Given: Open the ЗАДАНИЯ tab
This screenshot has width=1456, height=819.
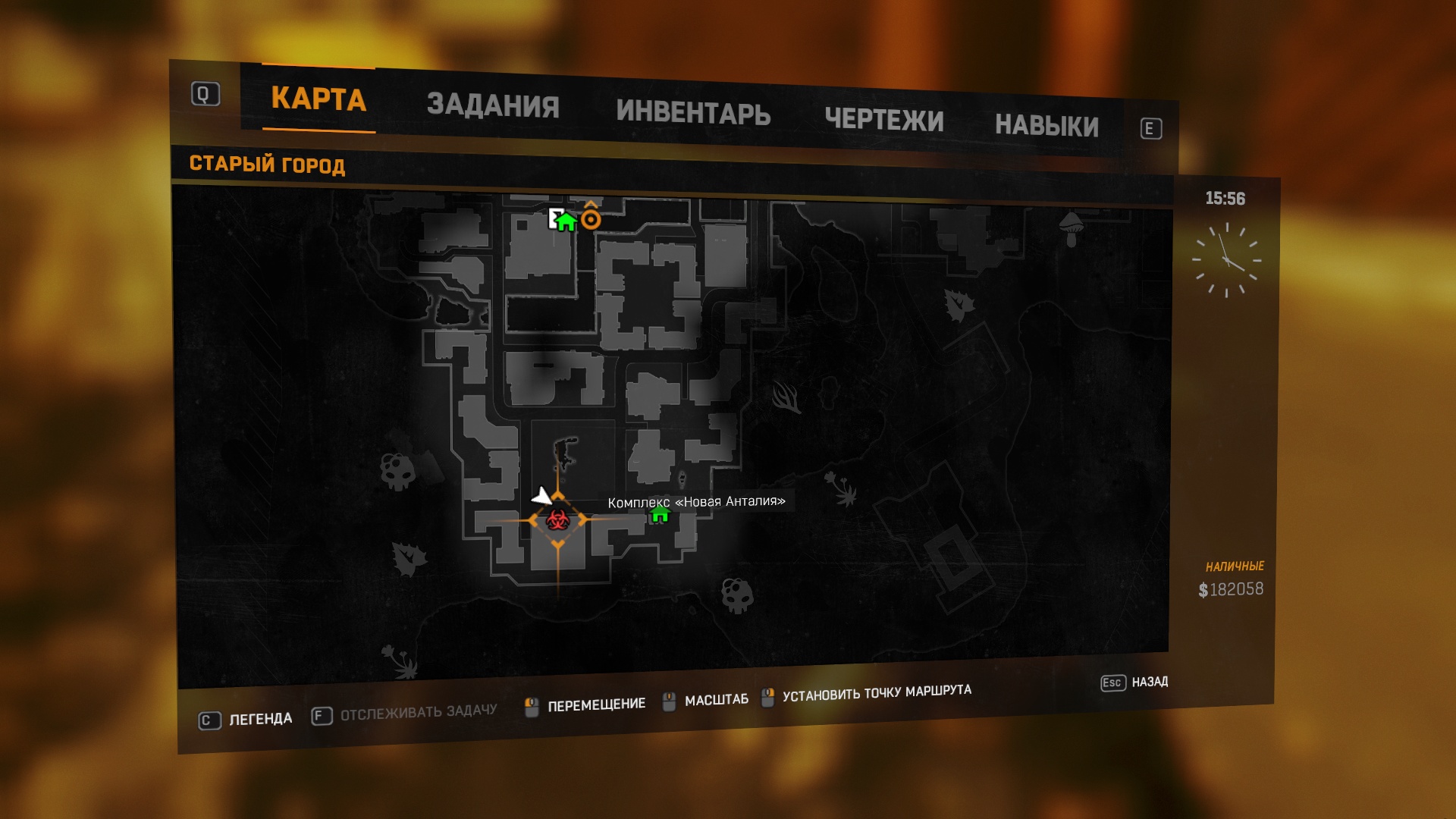Looking at the screenshot, I should (493, 105).
